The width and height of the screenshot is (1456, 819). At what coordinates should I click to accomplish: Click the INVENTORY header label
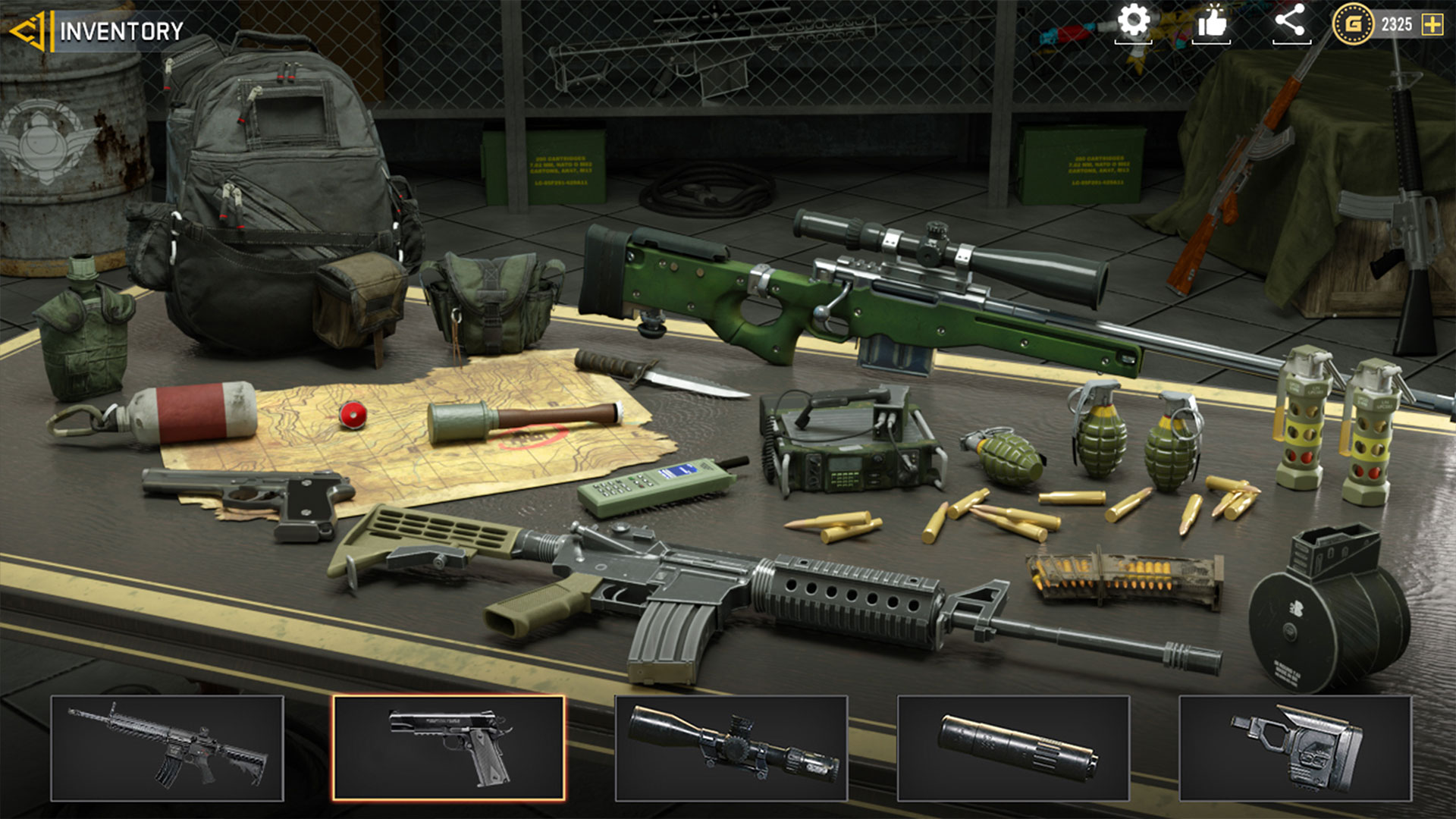121,30
